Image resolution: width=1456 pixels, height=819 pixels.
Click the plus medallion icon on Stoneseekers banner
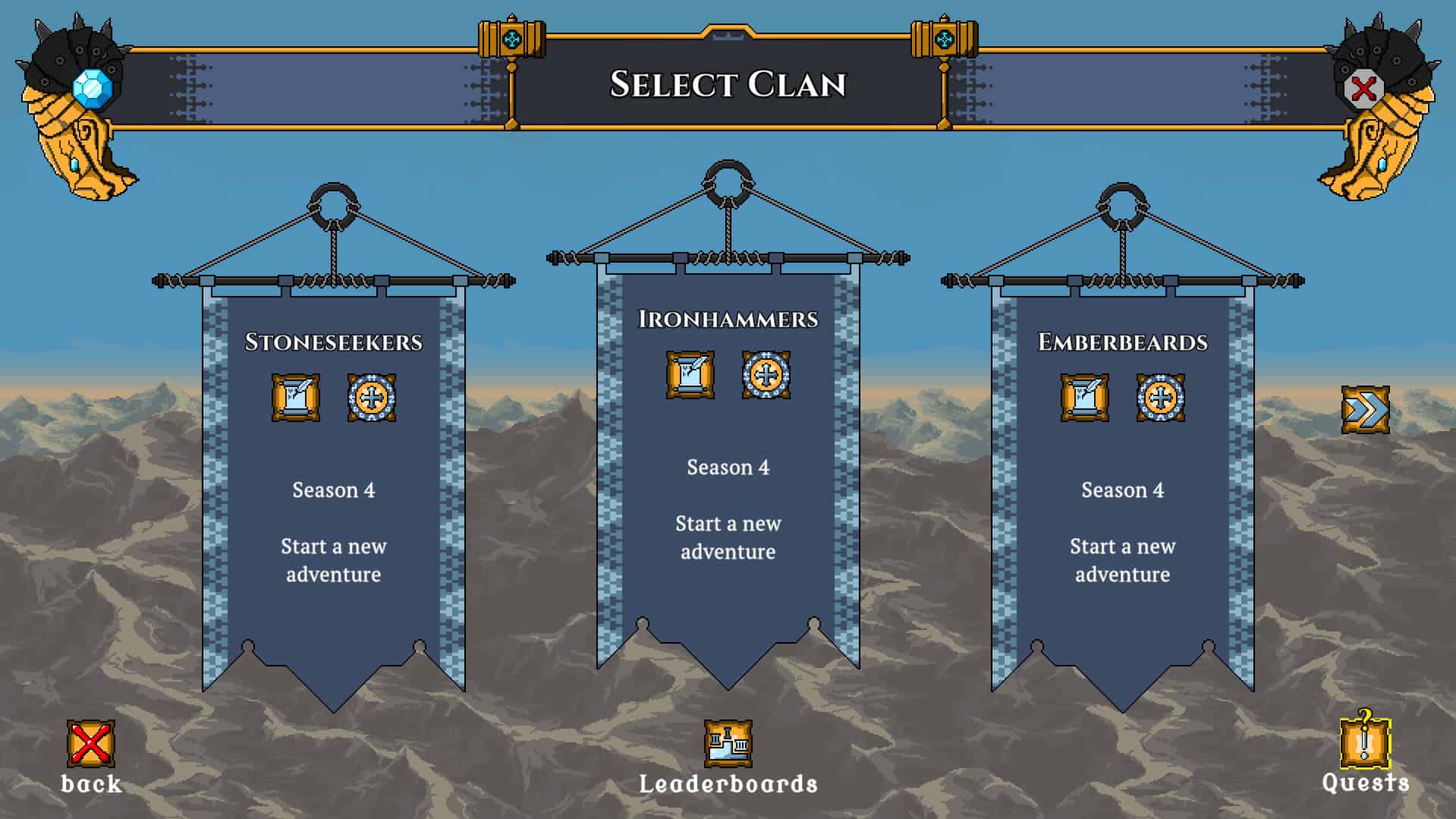point(371,398)
